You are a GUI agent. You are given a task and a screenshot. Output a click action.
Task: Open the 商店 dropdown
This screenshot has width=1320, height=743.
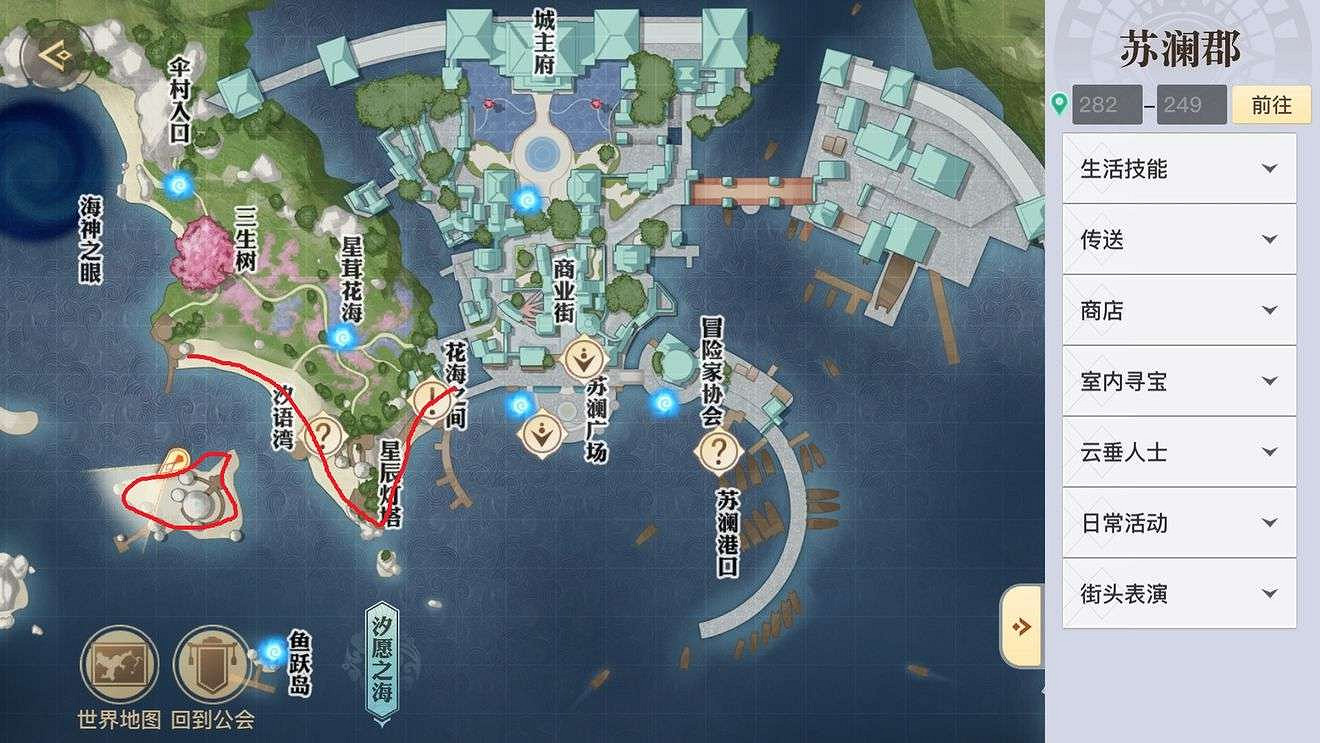1180,310
